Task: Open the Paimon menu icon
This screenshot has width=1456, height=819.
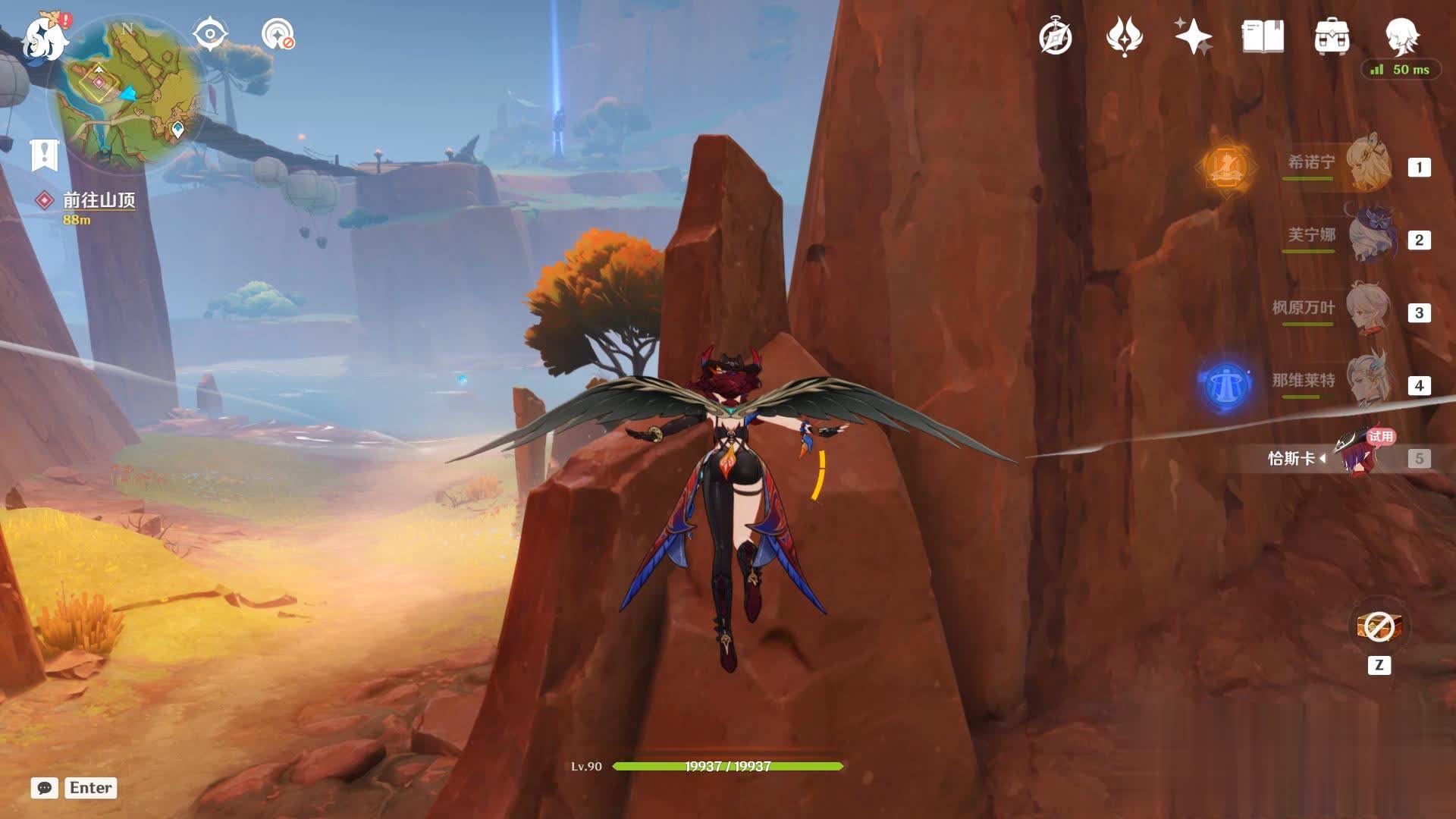Action: pos(42,38)
